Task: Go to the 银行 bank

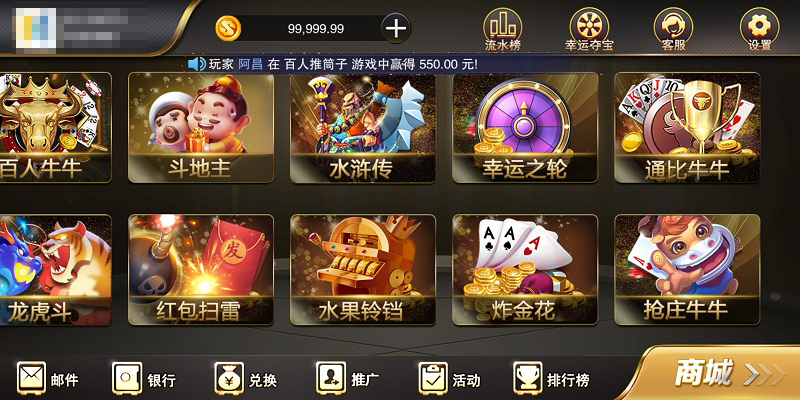Action: coord(145,379)
